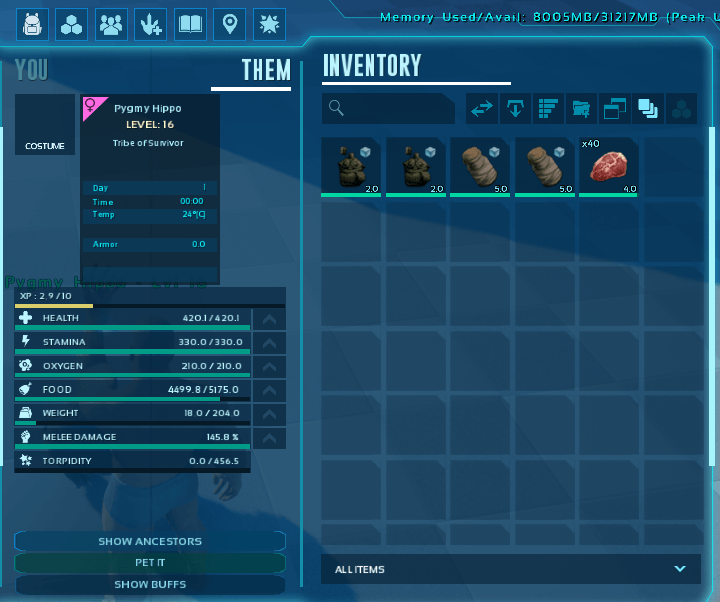The image size is (720, 602).
Task: Click the Costume slot
Action: [x=45, y=126]
